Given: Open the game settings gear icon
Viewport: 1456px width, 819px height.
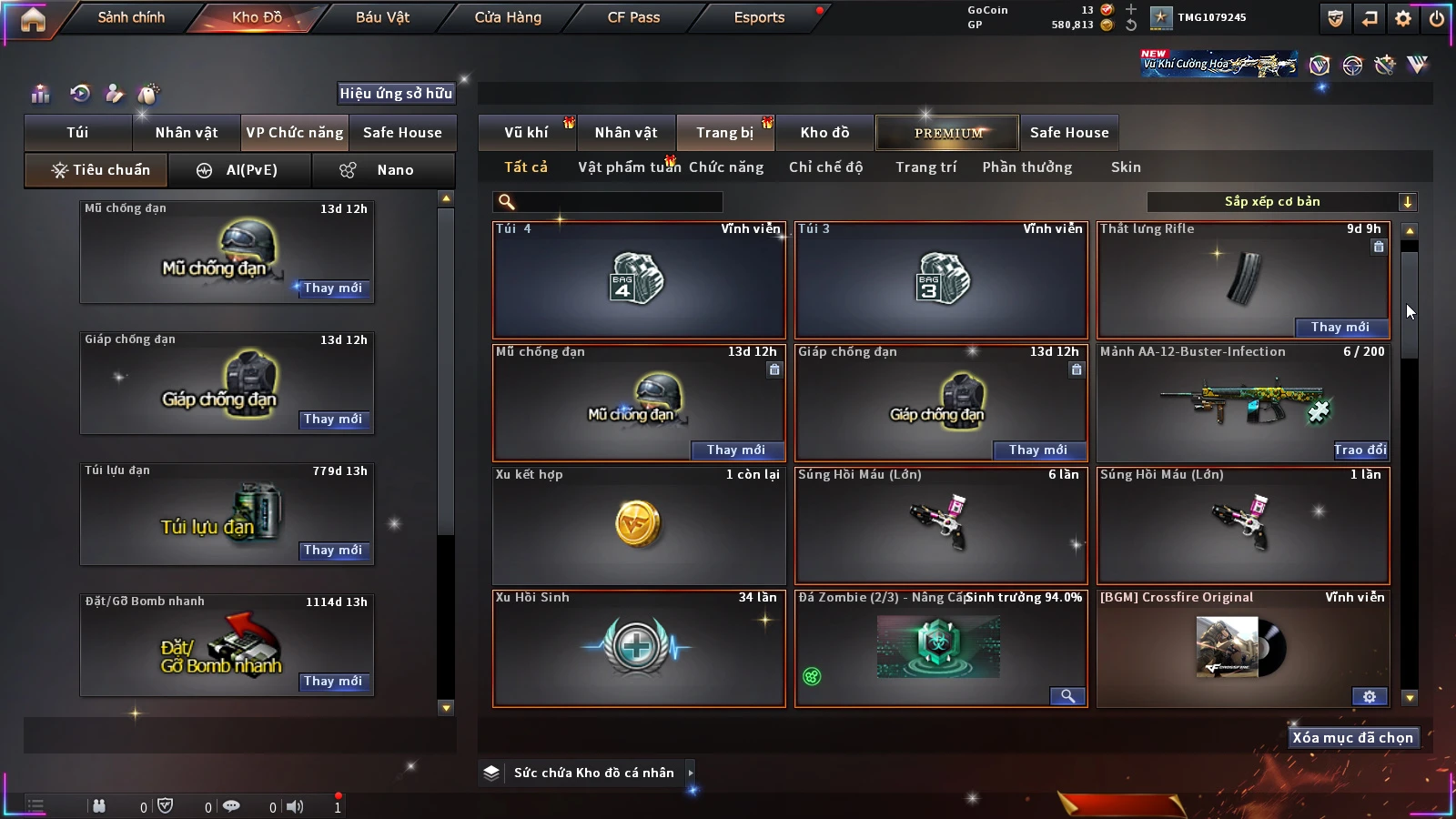Looking at the screenshot, I should 1403,18.
